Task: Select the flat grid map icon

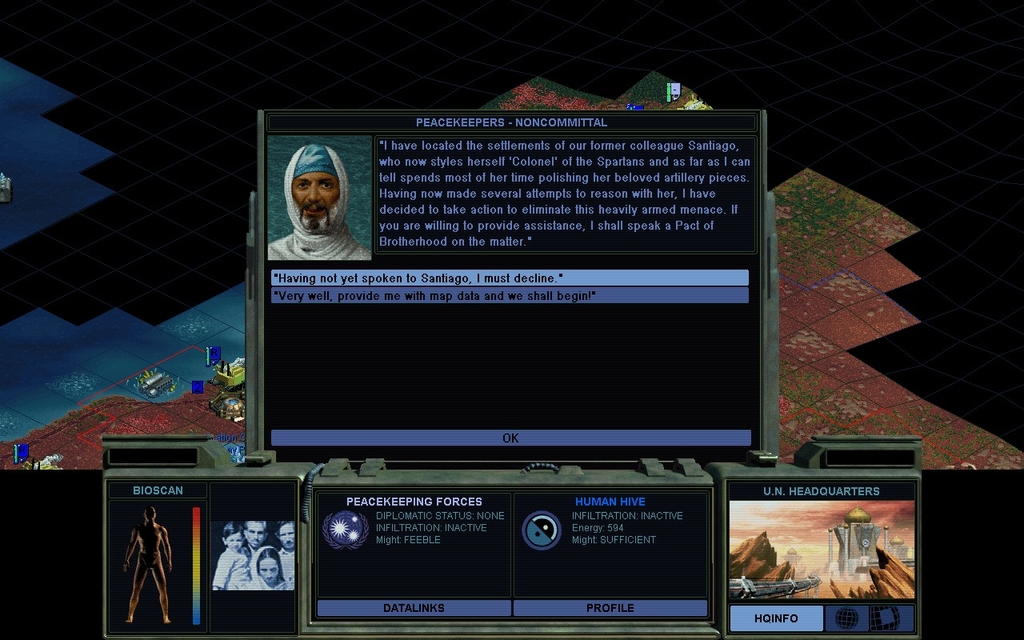Action: pos(884,618)
